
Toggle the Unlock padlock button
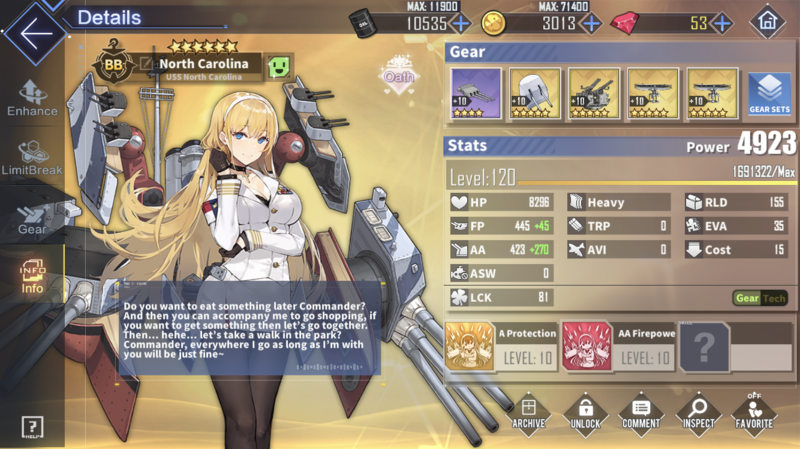[585, 412]
